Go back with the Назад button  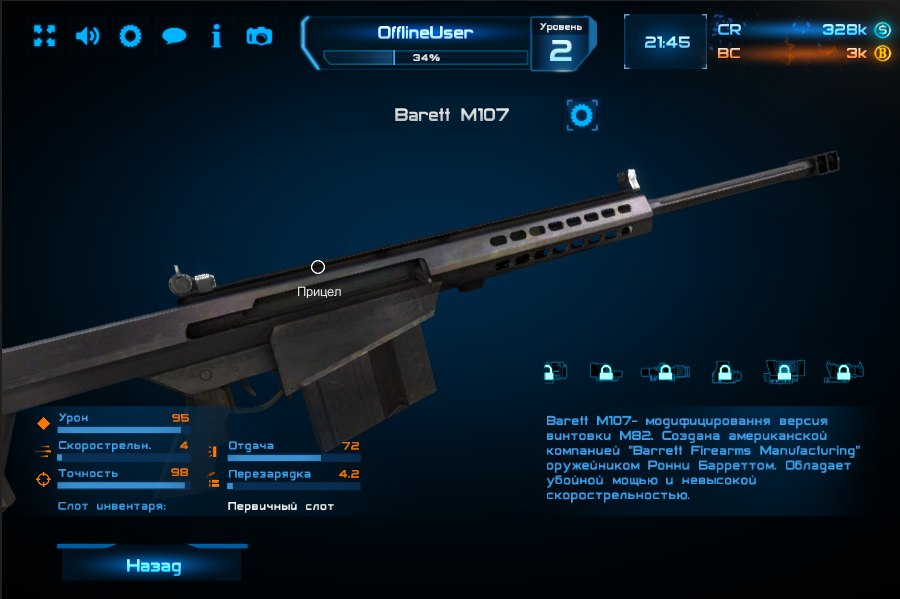[154, 566]
